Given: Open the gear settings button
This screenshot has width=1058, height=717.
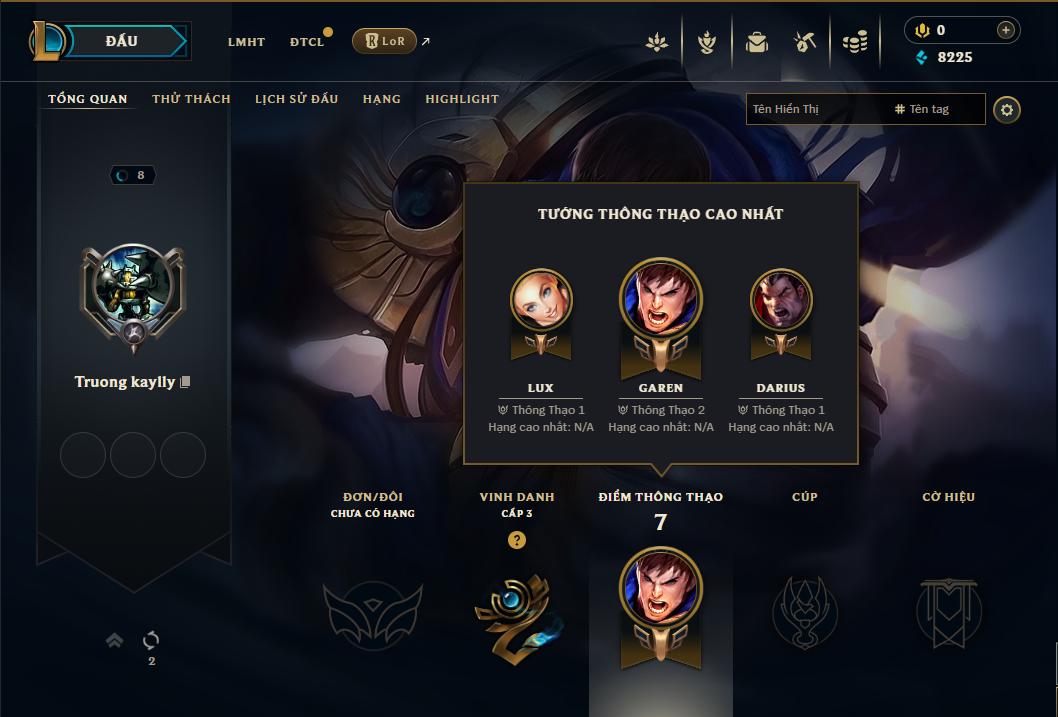Looking at the screenshot, I should pos(1007,110).
